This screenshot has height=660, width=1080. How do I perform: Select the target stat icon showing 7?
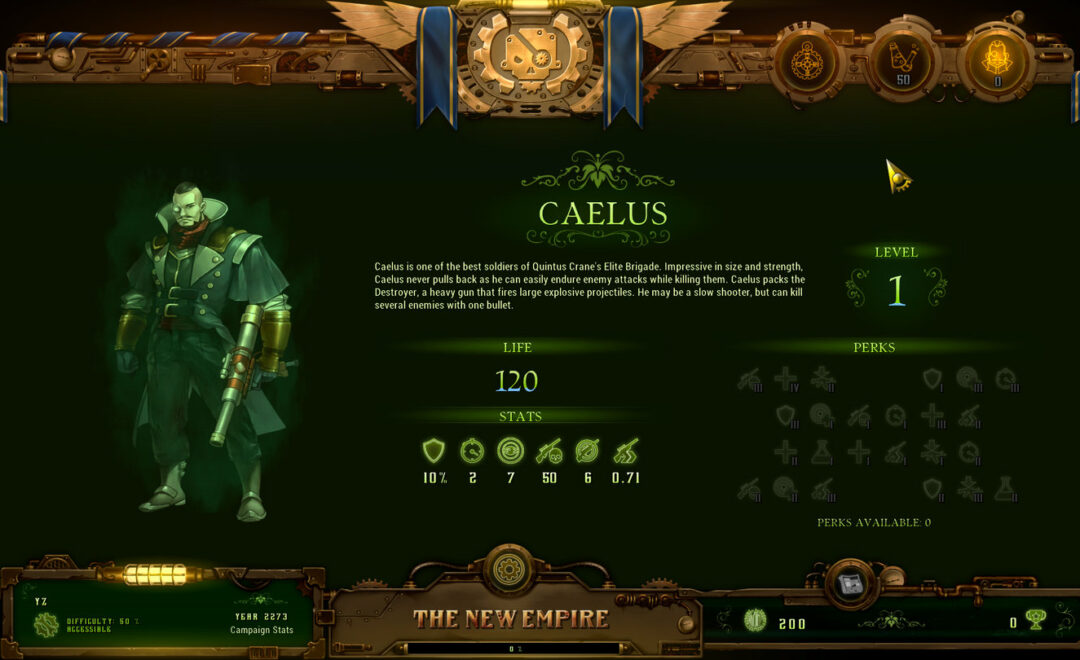(510, 452)
